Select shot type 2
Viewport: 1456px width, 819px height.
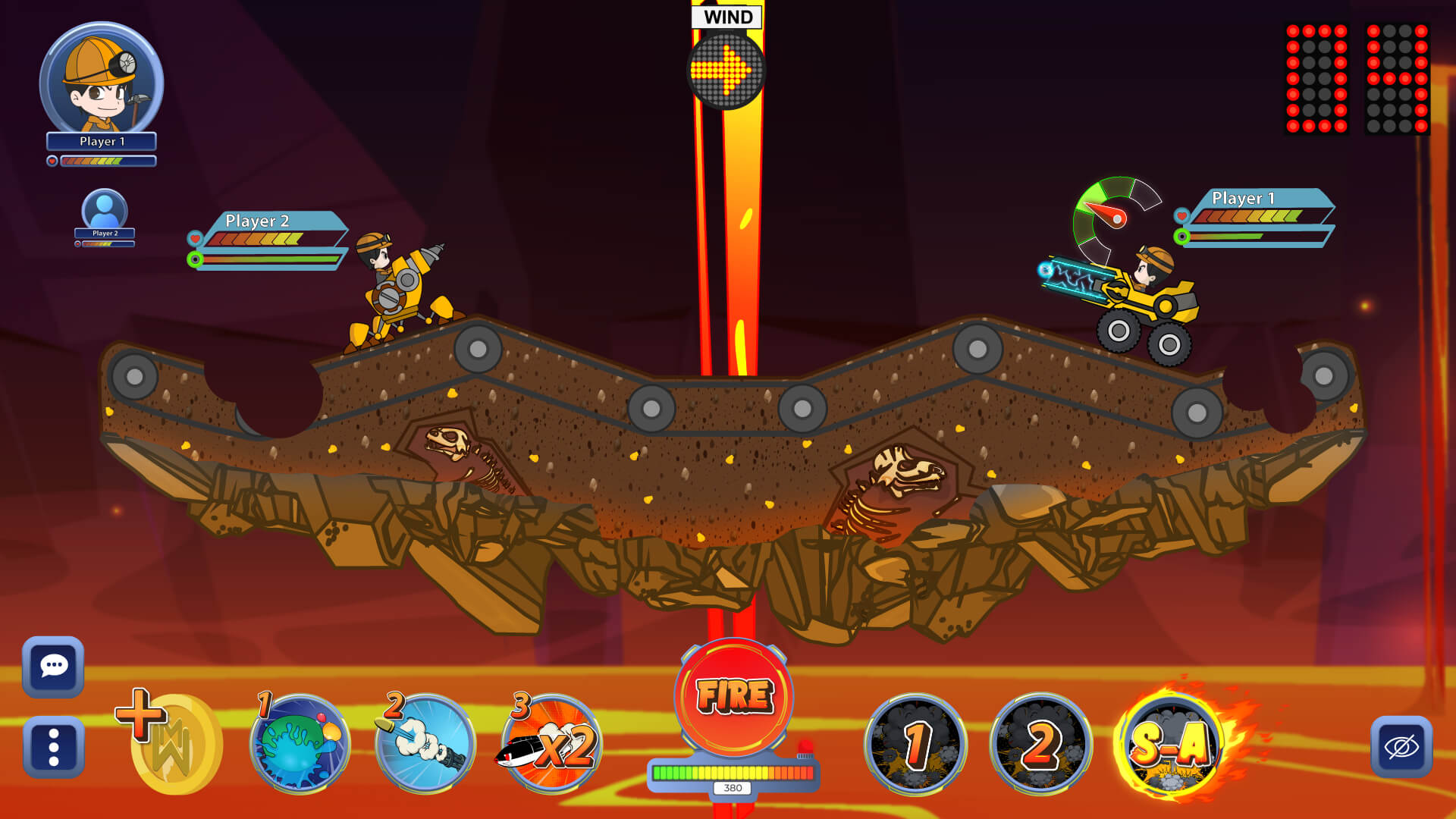(x=1041, y=744)
